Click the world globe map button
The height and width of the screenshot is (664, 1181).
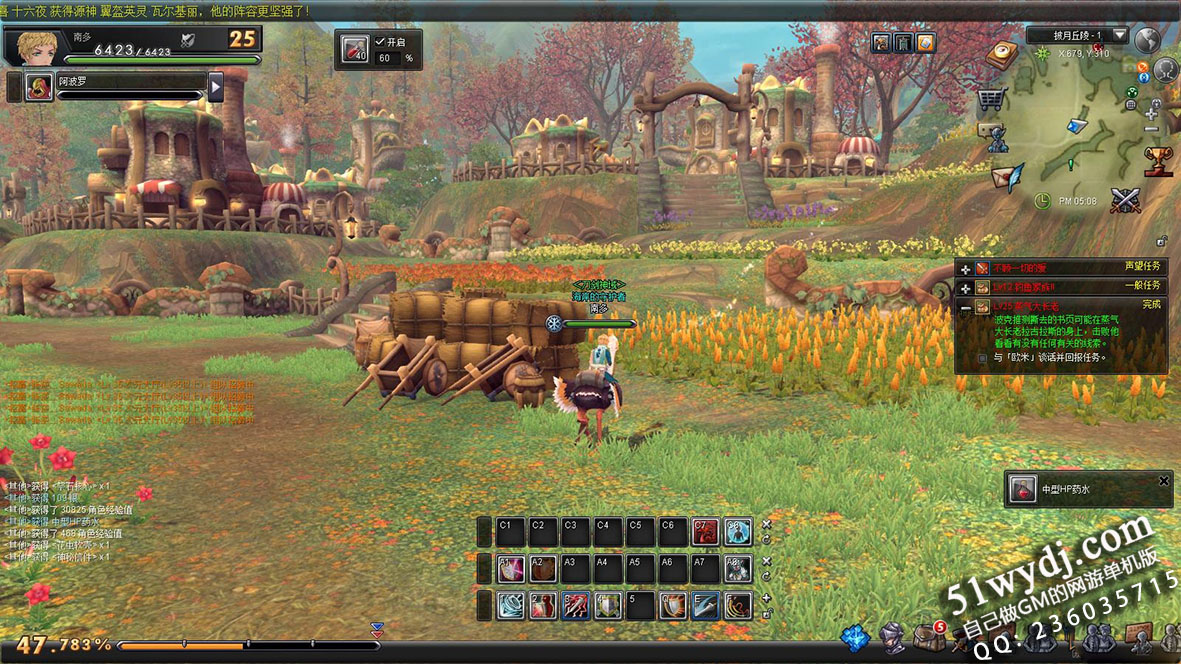pos(1147,39)
